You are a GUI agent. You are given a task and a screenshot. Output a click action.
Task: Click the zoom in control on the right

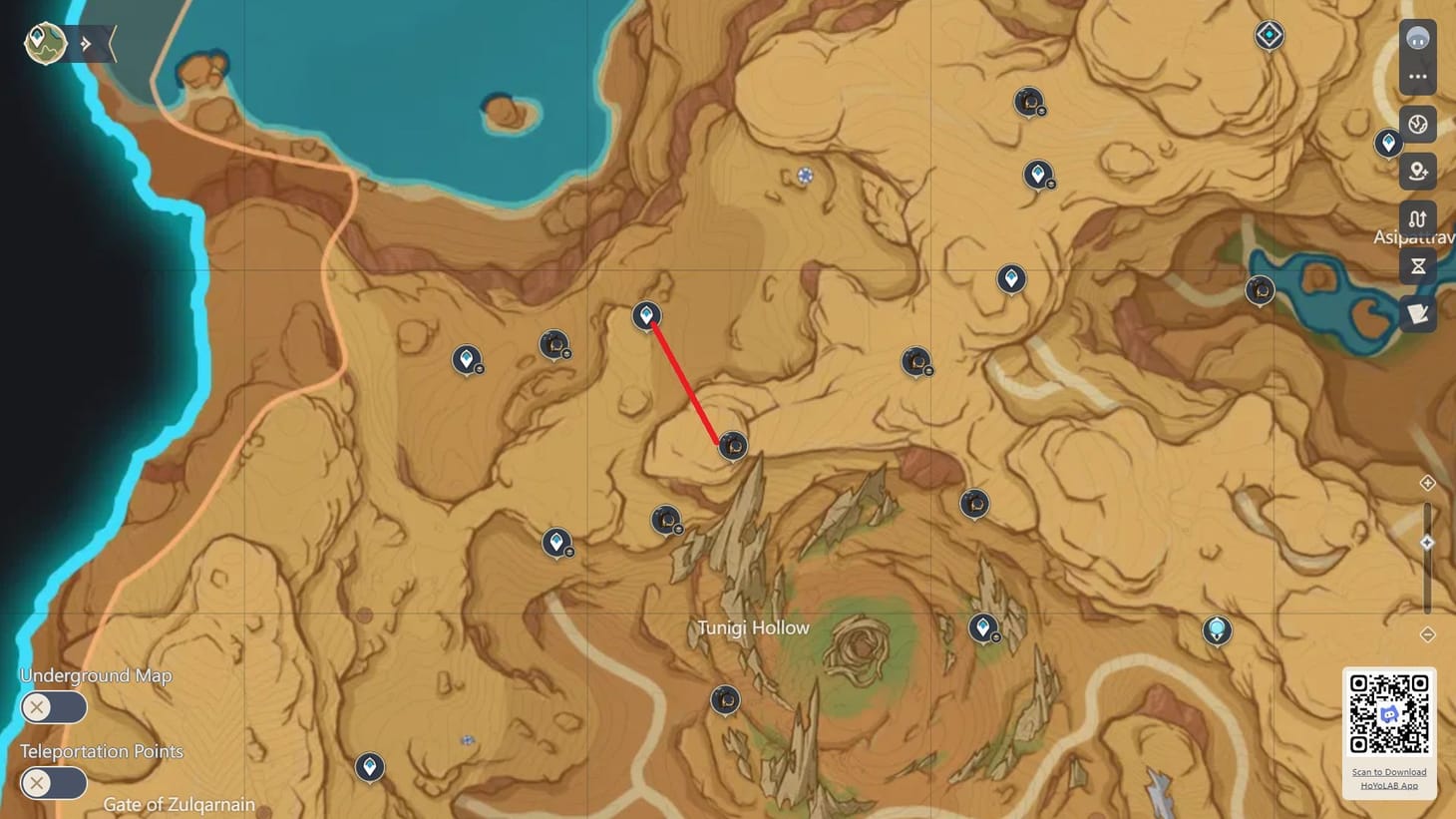click(1427, 483)
